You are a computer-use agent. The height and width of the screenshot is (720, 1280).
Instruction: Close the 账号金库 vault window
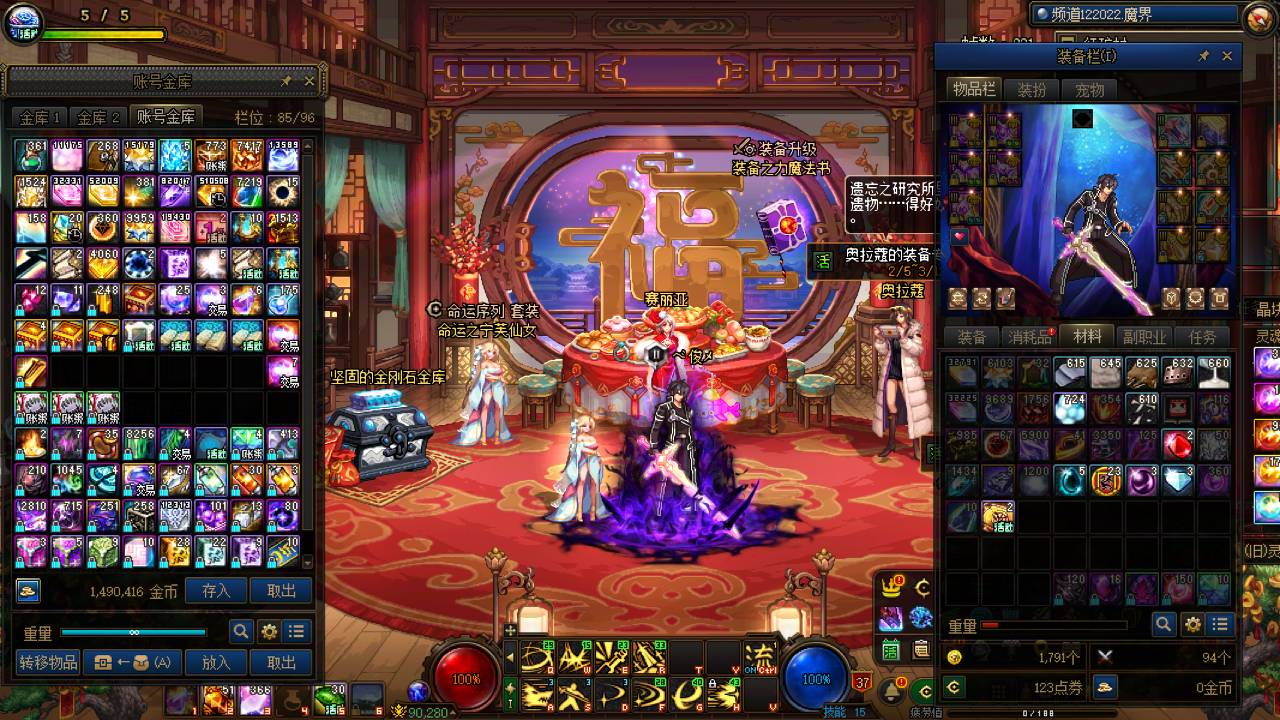[x=309, y=81]
